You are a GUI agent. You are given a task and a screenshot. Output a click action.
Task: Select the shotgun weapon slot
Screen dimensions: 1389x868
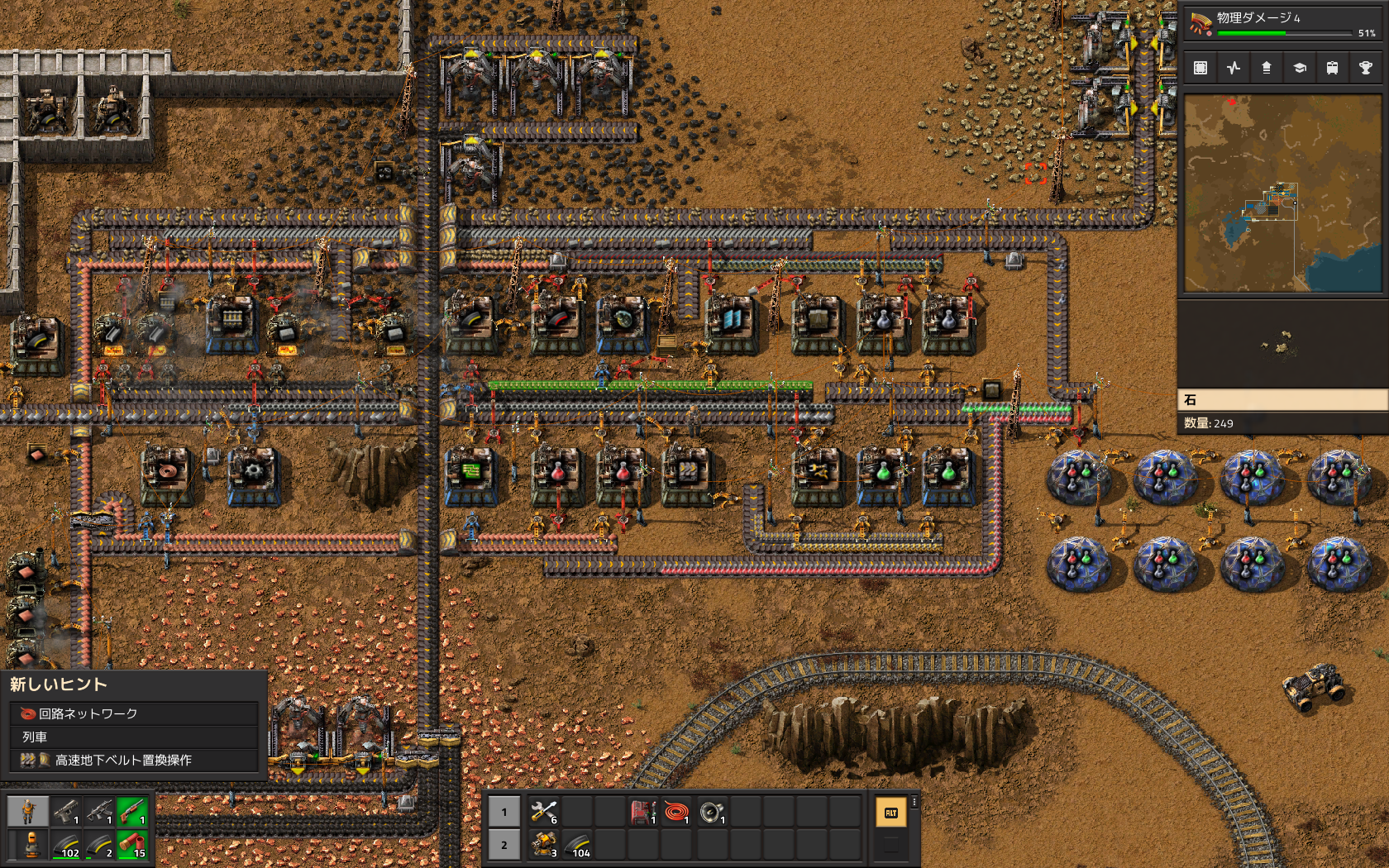pyautogui.click(x=132, y=812)
